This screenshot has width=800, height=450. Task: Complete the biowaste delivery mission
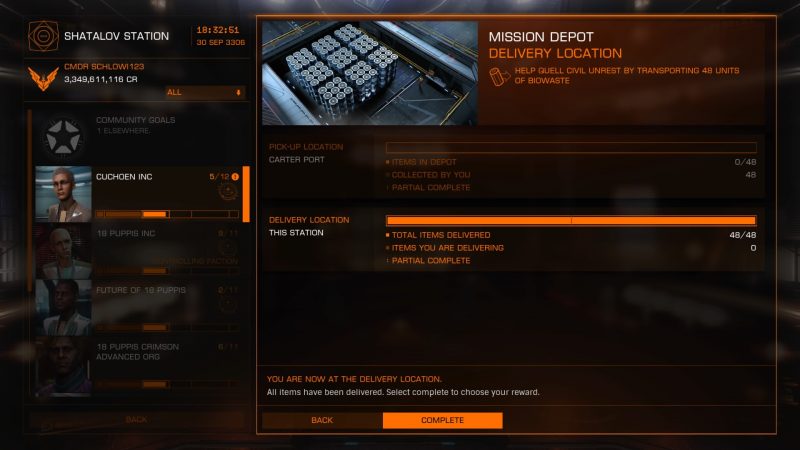pos(442,420)
